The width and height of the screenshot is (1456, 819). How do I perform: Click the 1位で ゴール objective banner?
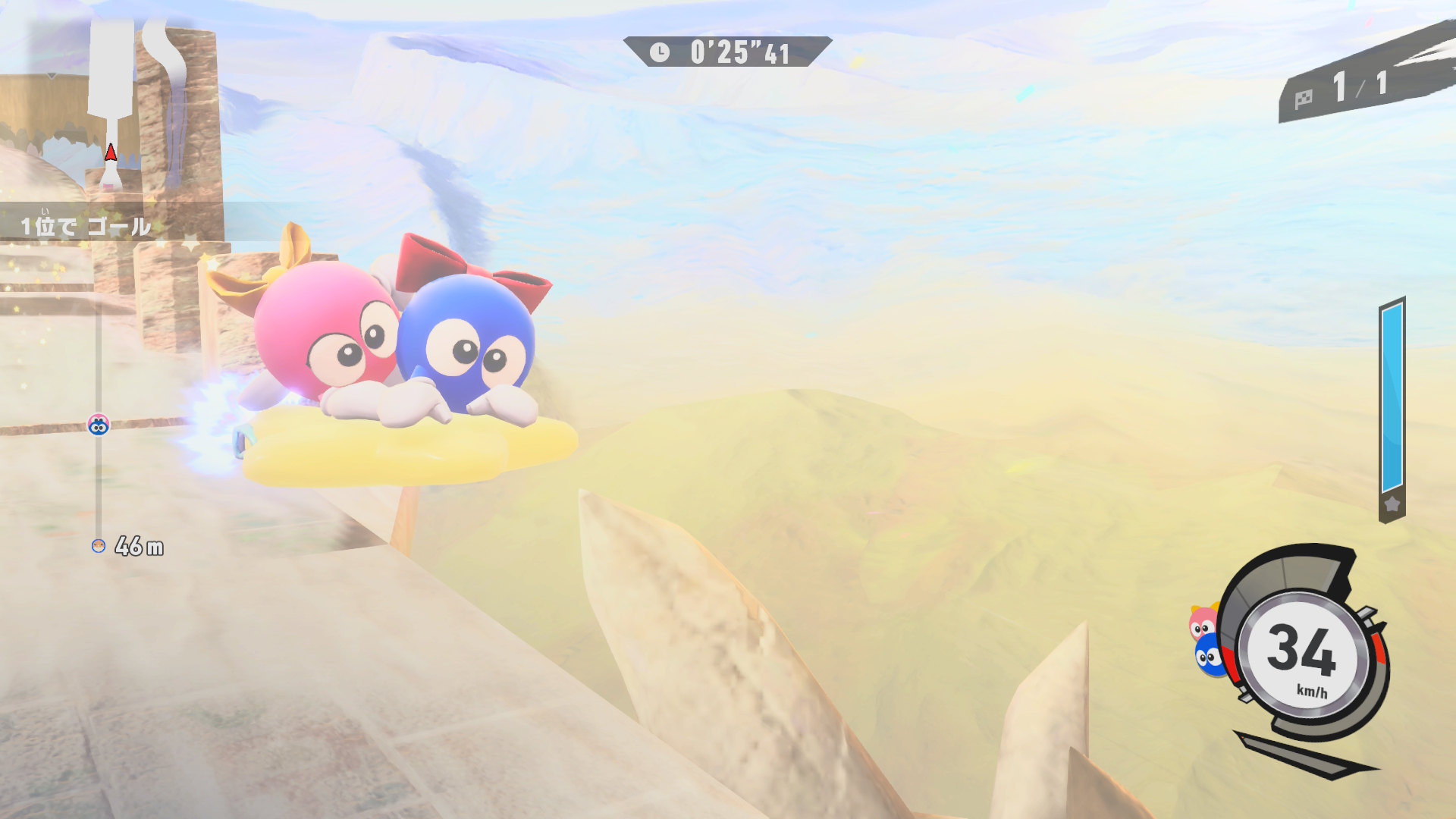(85, 226)
